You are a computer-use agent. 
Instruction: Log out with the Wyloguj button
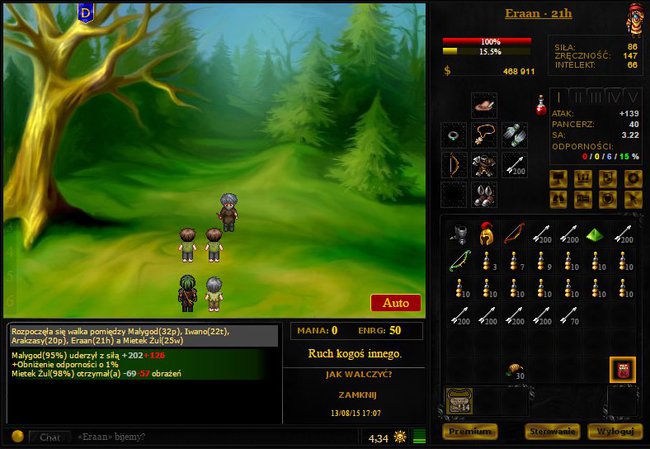point(613,431)
